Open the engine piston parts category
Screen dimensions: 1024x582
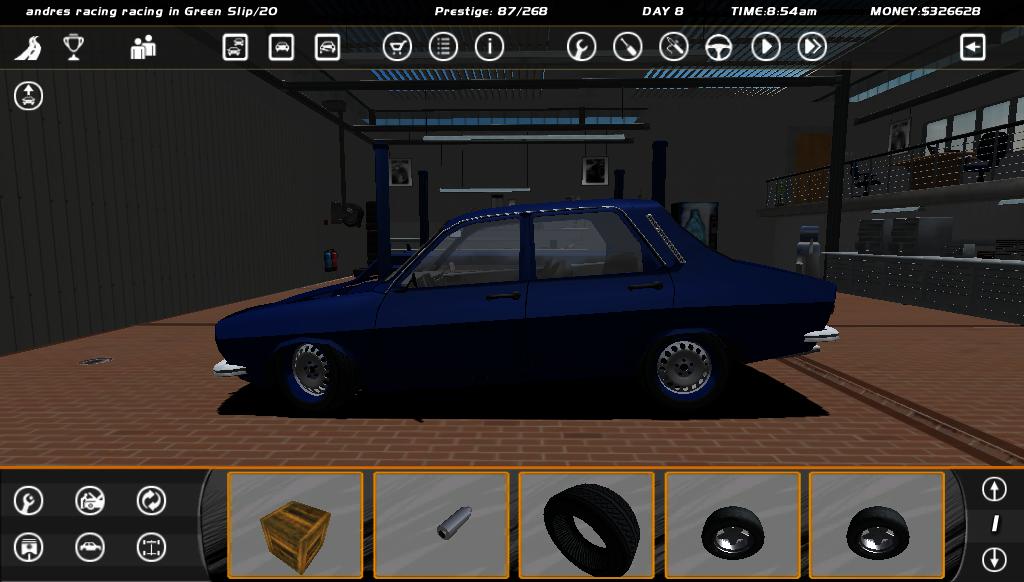coord(29,547)
